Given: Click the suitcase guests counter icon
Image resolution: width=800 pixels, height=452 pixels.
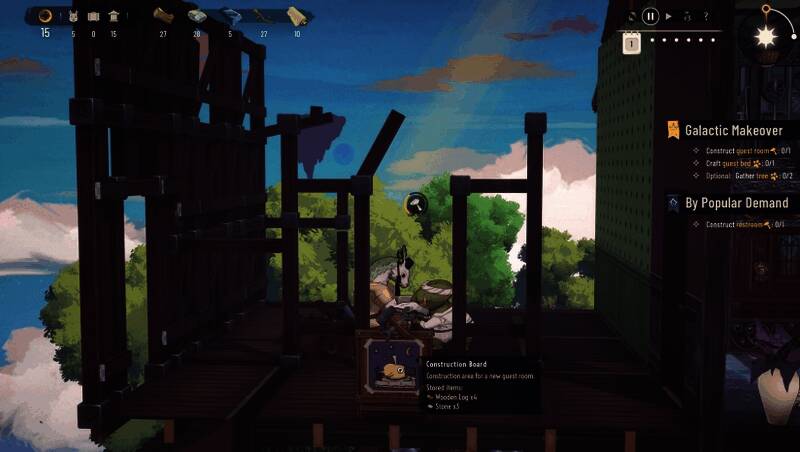Looking at the screenshot, I should click(x=93, y=16).
